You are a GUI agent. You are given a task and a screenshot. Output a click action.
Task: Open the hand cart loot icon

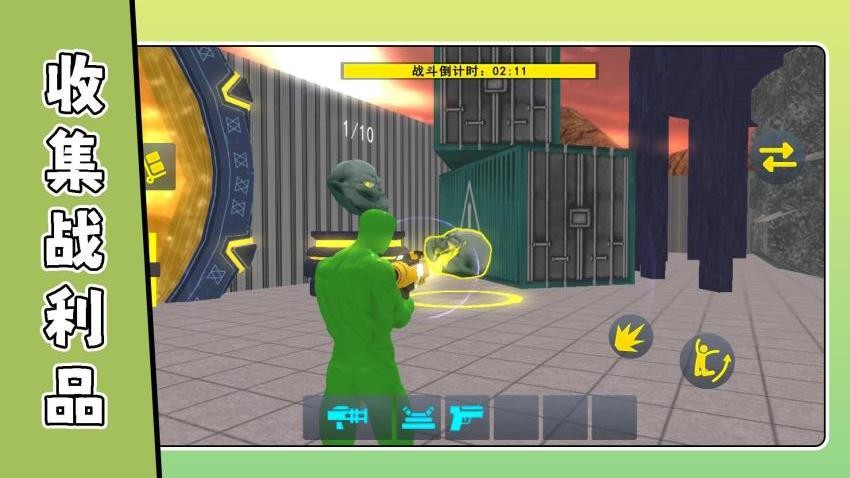coord(157,166)
